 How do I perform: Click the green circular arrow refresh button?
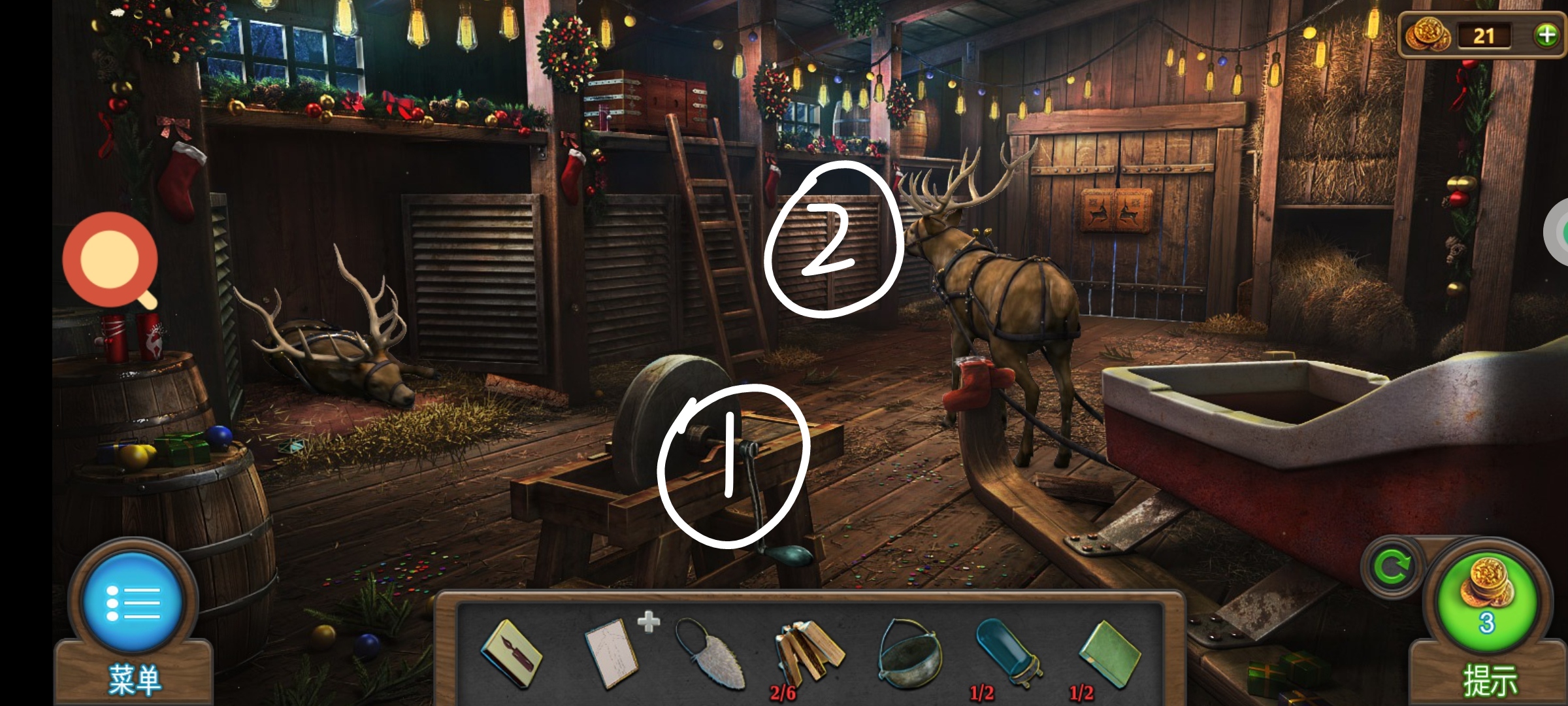1392,567
